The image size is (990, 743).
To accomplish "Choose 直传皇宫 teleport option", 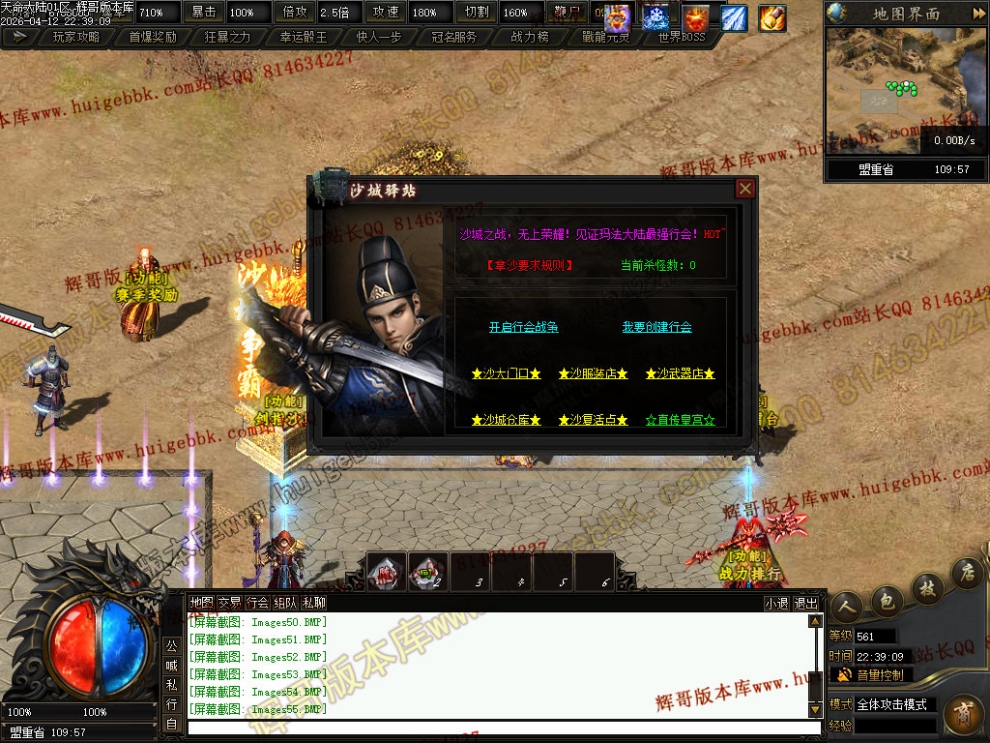I will [x=680, y=420].
